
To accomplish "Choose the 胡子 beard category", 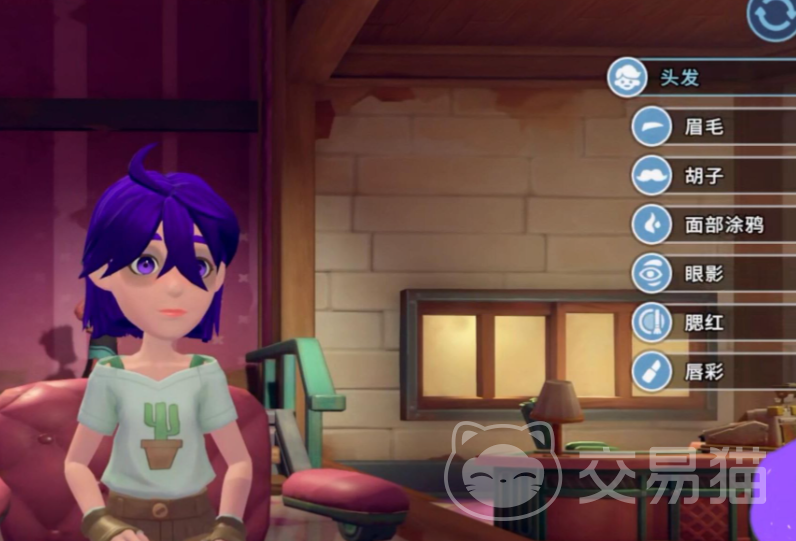I will point(704,175).
